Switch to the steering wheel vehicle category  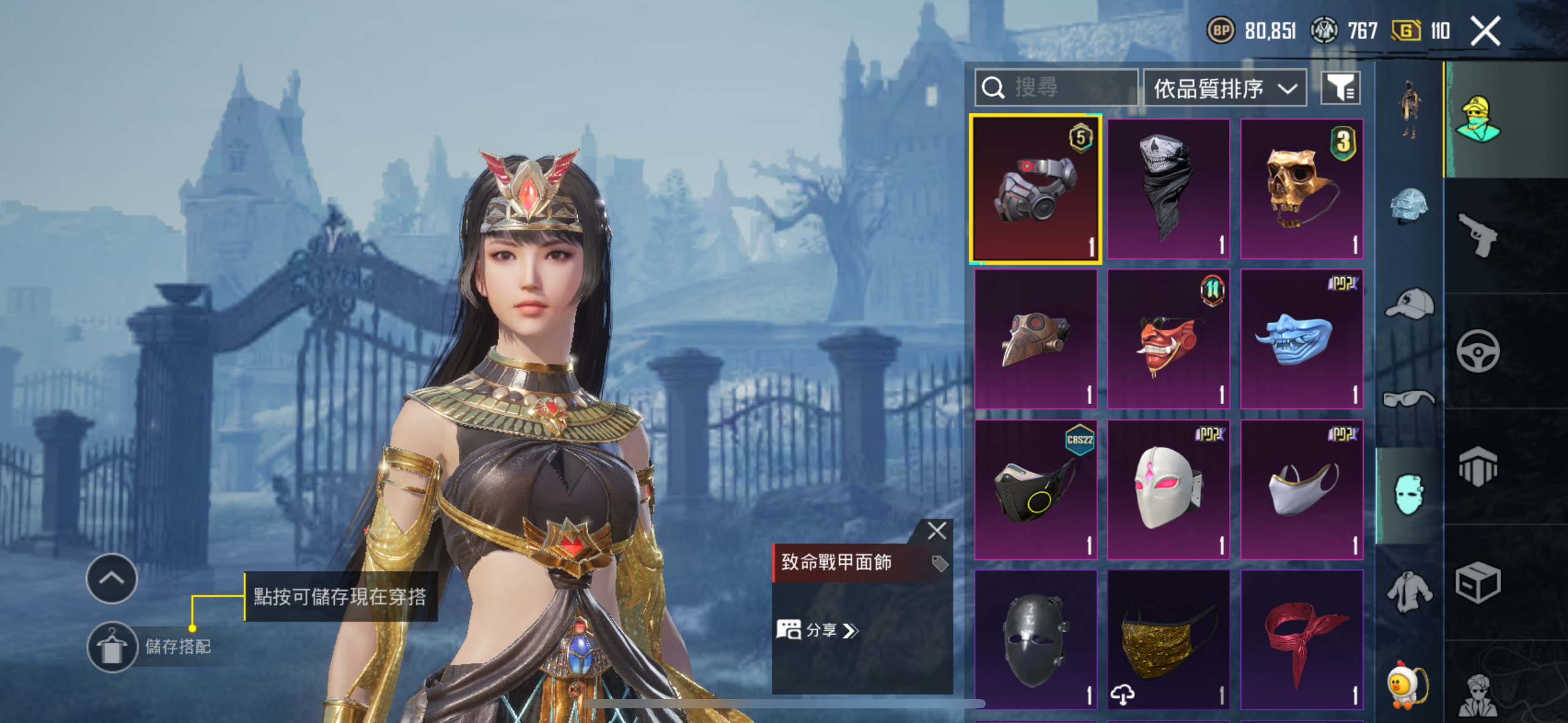pyautogui.click(x=1478, y=351)
